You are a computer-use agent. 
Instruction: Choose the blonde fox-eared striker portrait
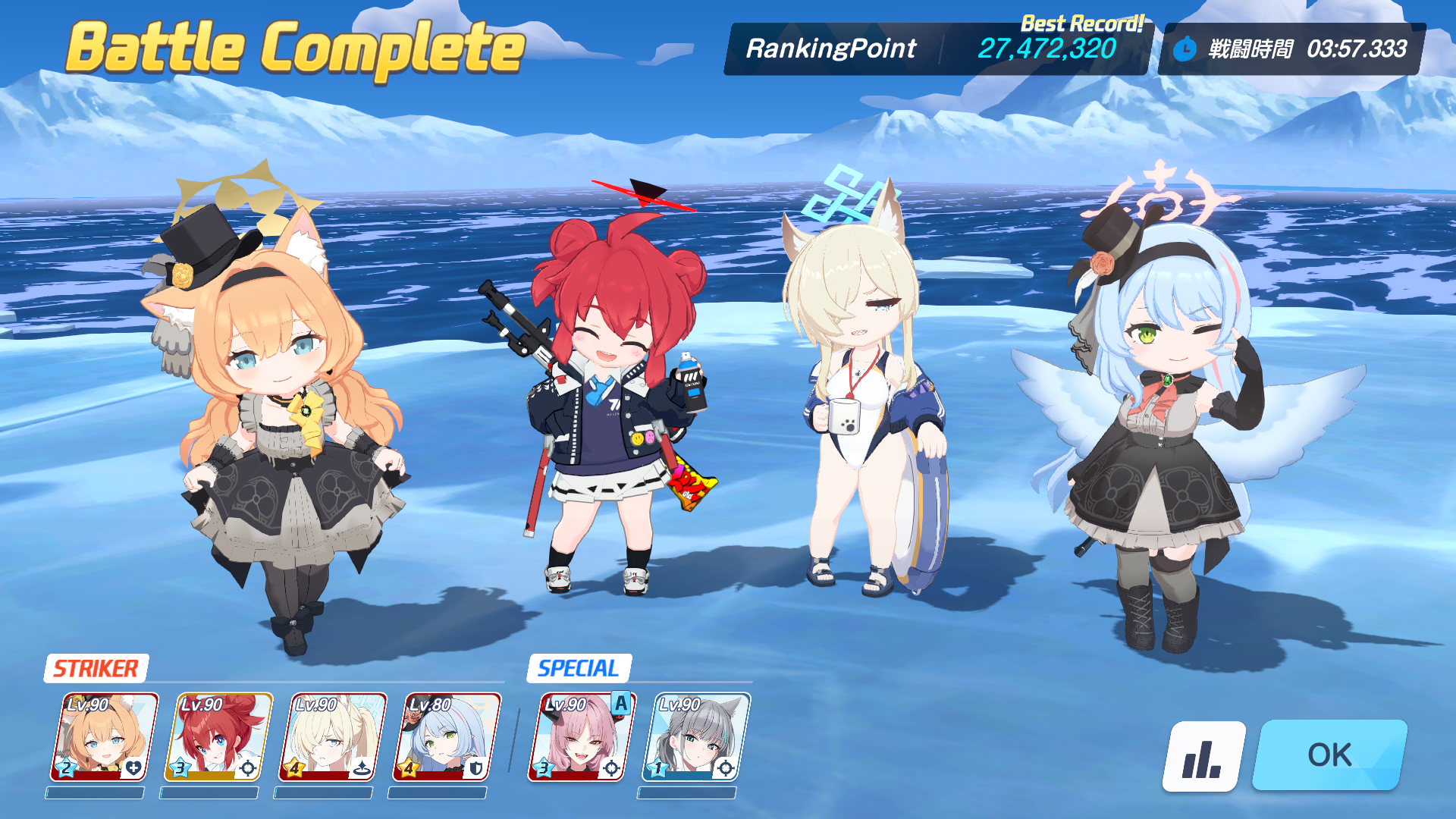[333, 737]
